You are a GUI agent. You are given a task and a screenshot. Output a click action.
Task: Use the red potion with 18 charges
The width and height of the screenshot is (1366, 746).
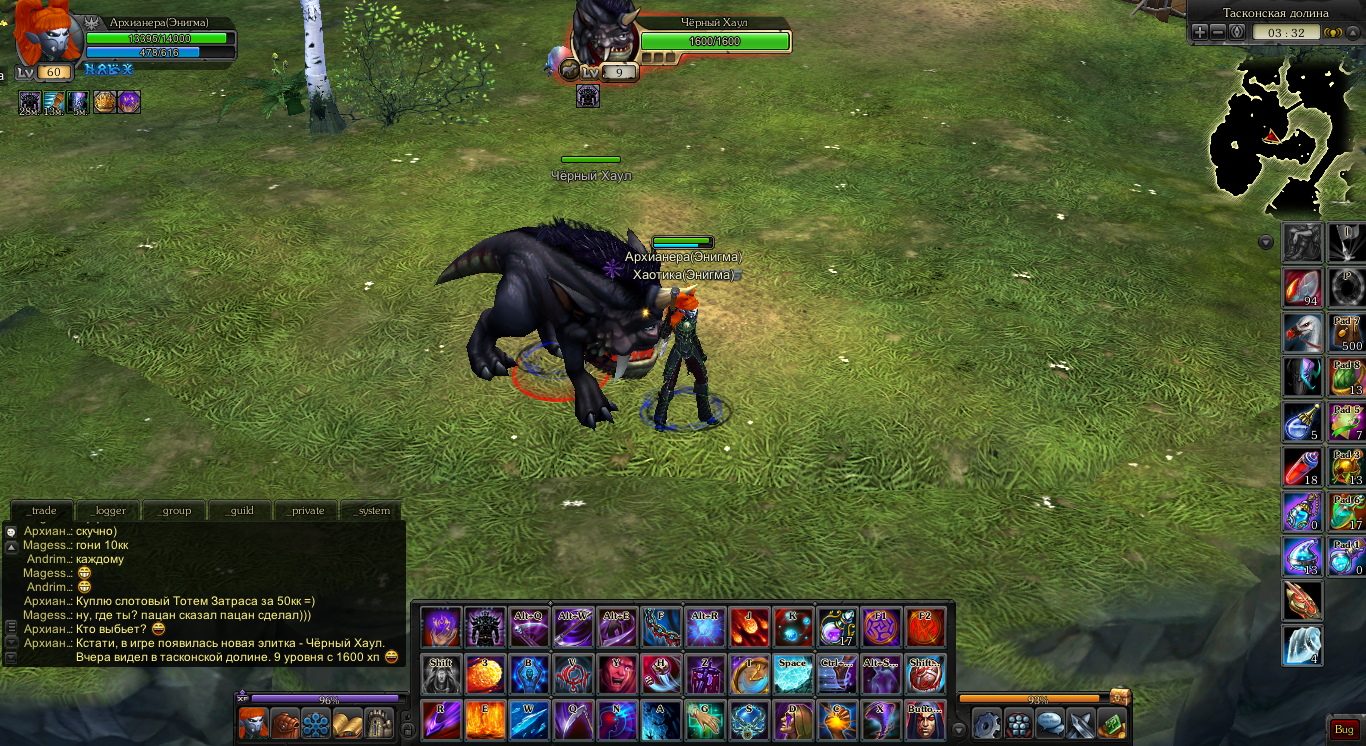pyautogui.click(x=1303, y=467)
